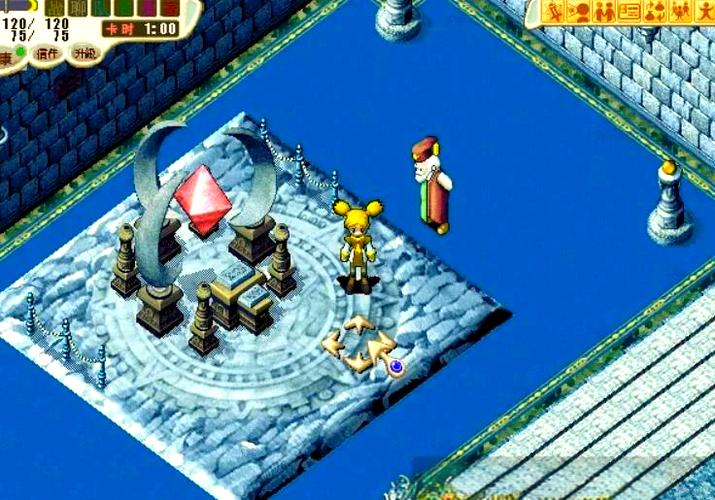Open the name card icon
This screenshot has height=500, width=715.
tap(629, 12)
